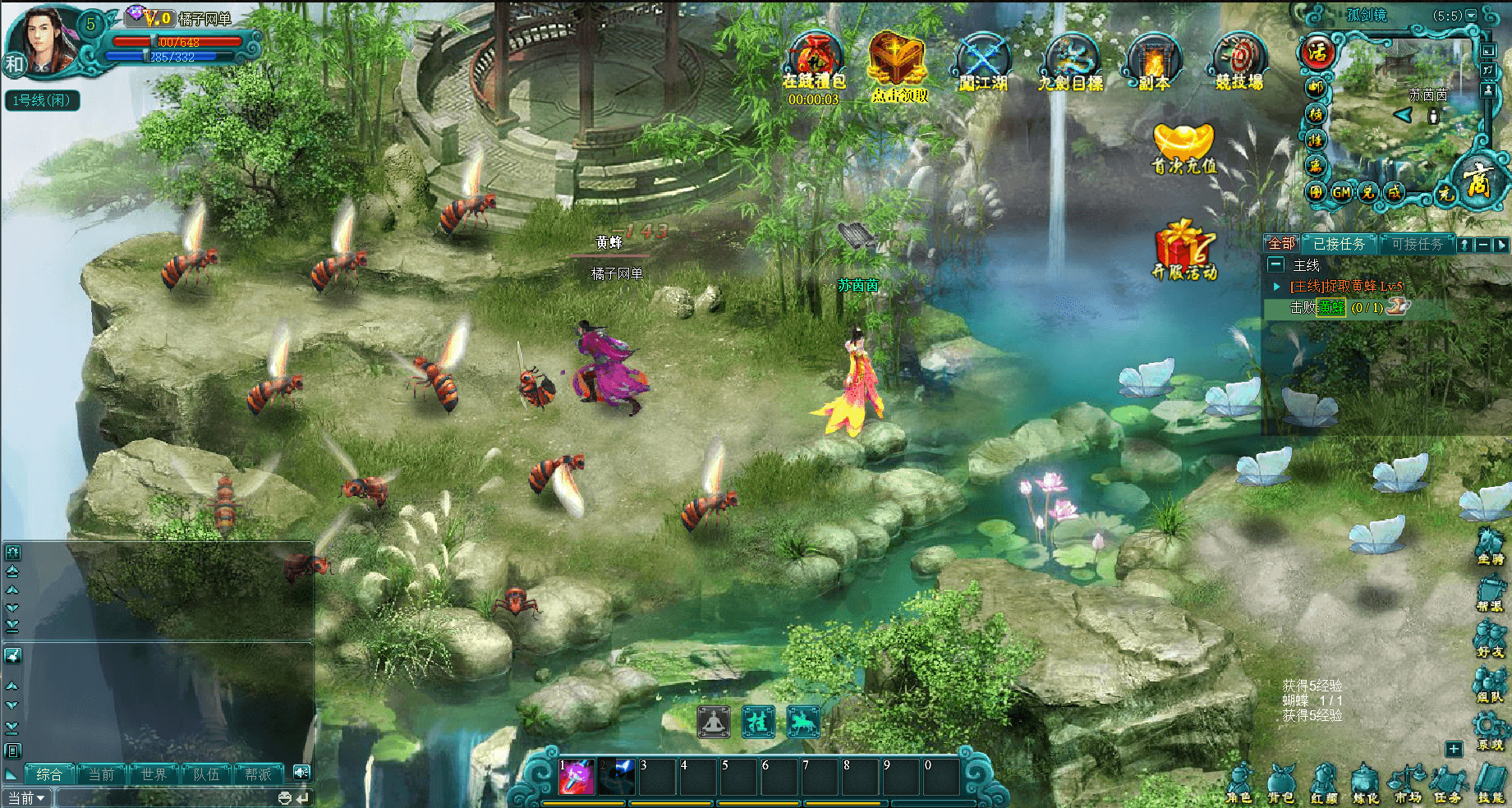Open the 角色 character sheet icon
1512x808 pixels.
click(x=1239, y=783)
